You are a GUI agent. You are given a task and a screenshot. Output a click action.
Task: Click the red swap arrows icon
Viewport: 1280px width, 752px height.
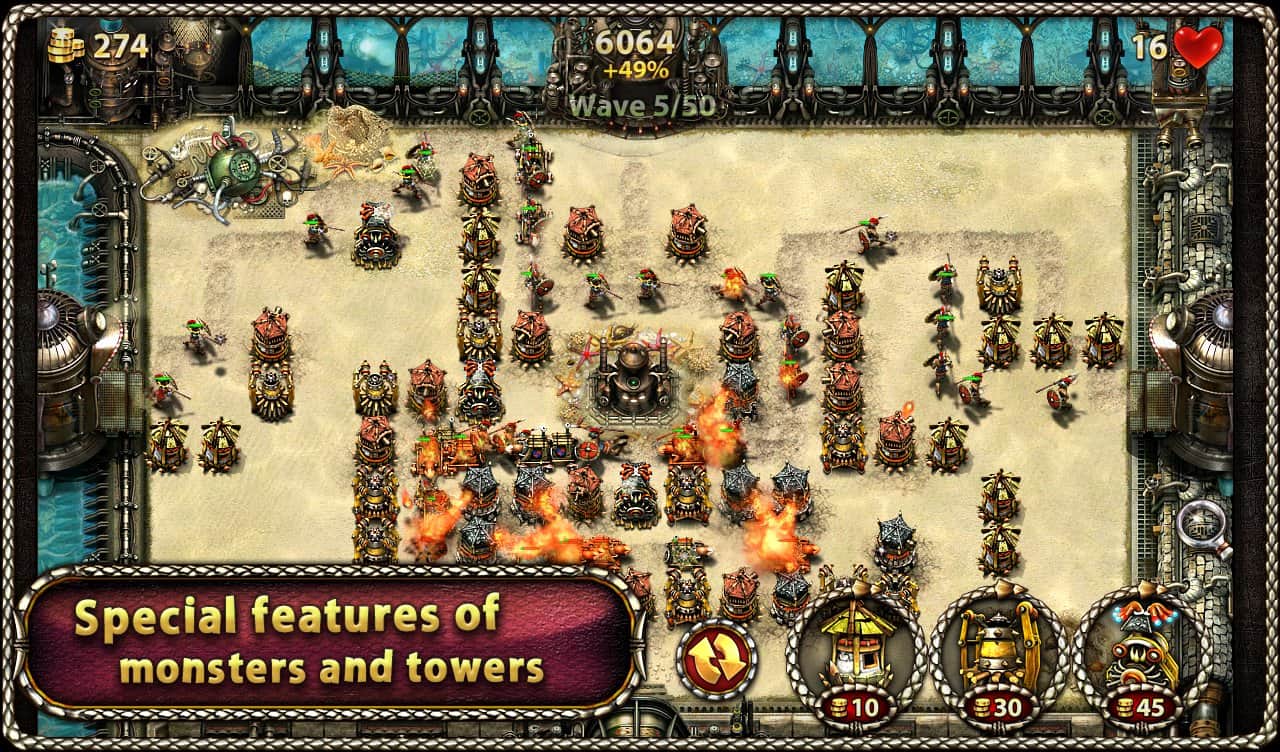coord(718,655)
